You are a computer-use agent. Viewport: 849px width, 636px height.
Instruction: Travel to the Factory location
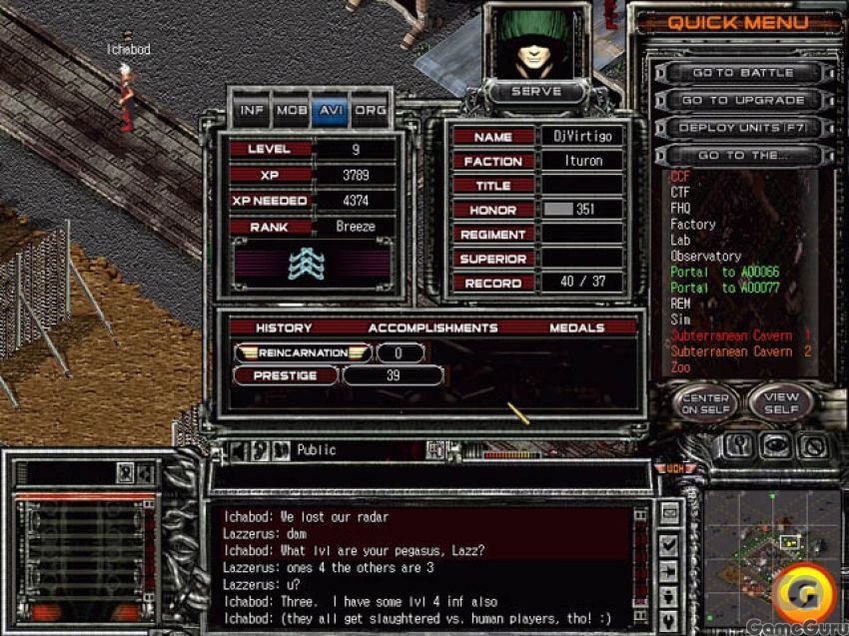click(x=692, y=225)
